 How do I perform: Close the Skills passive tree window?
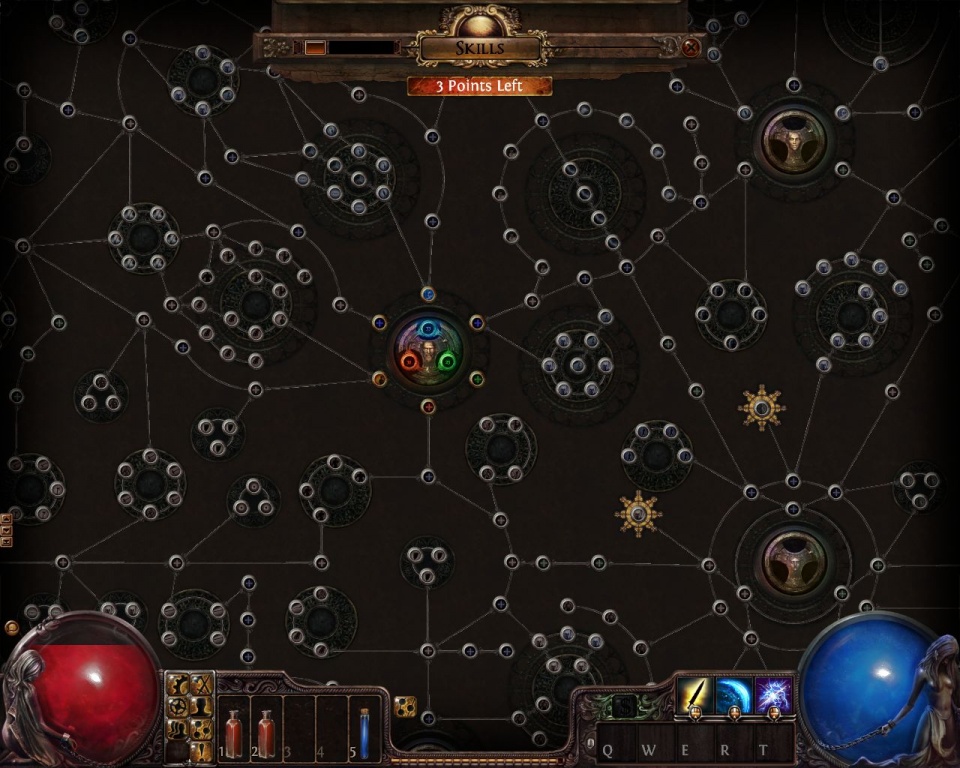click(x=690, y=47)
